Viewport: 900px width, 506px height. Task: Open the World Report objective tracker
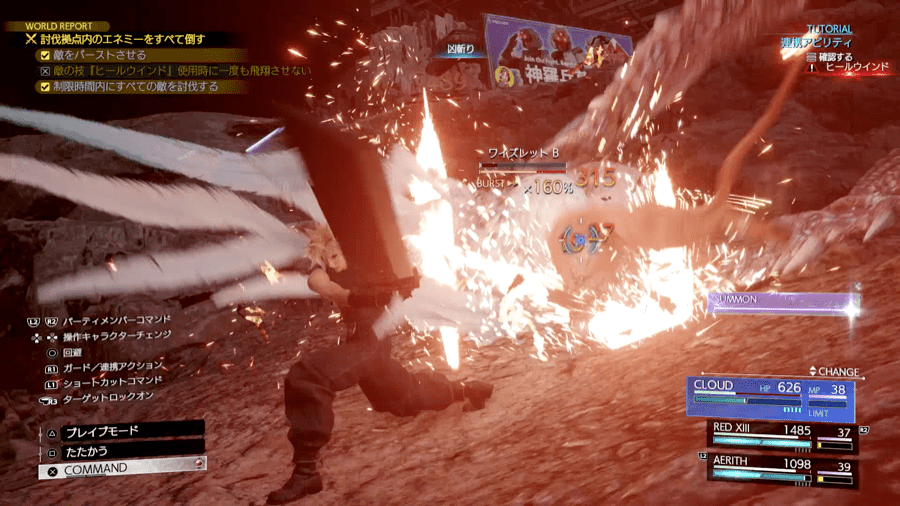[x=68, y=26]
